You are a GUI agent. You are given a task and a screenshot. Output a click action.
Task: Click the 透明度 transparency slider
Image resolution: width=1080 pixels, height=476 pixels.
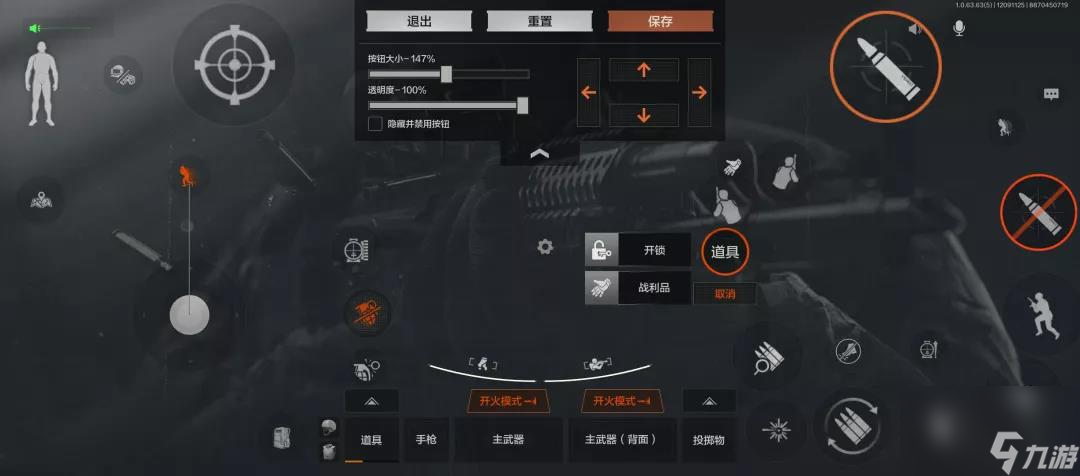click(522, 105)
